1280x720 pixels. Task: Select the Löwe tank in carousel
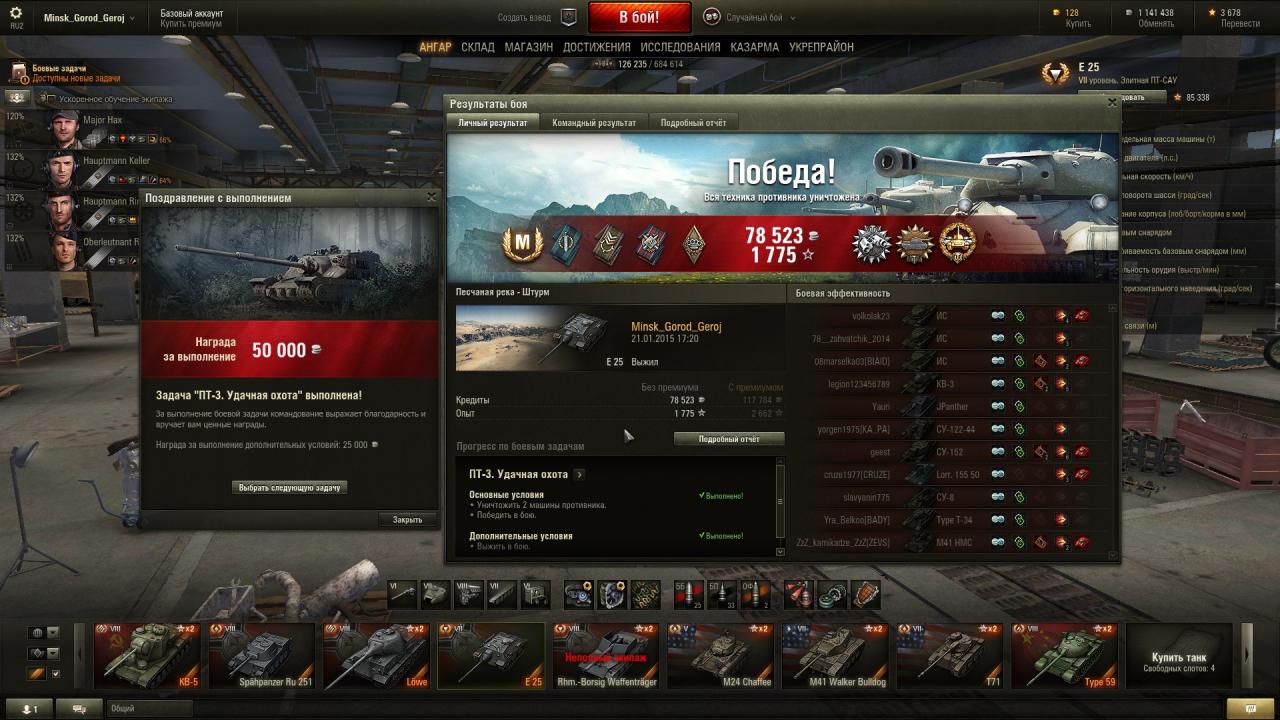click(x=375, y=655)
